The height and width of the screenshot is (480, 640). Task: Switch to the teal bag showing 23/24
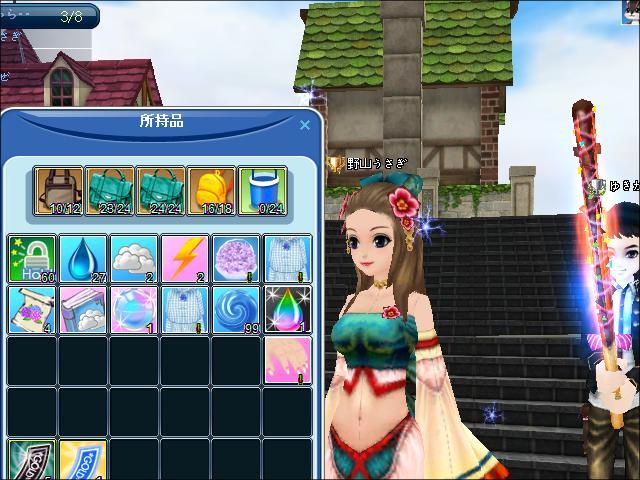click(109, 191)
